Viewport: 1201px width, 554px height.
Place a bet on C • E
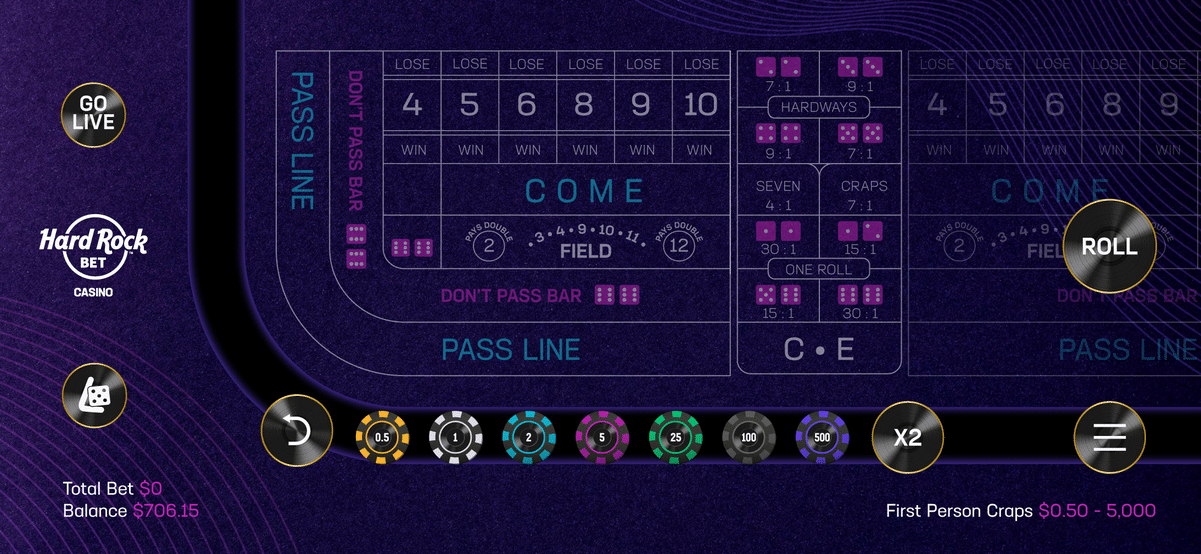819,349
